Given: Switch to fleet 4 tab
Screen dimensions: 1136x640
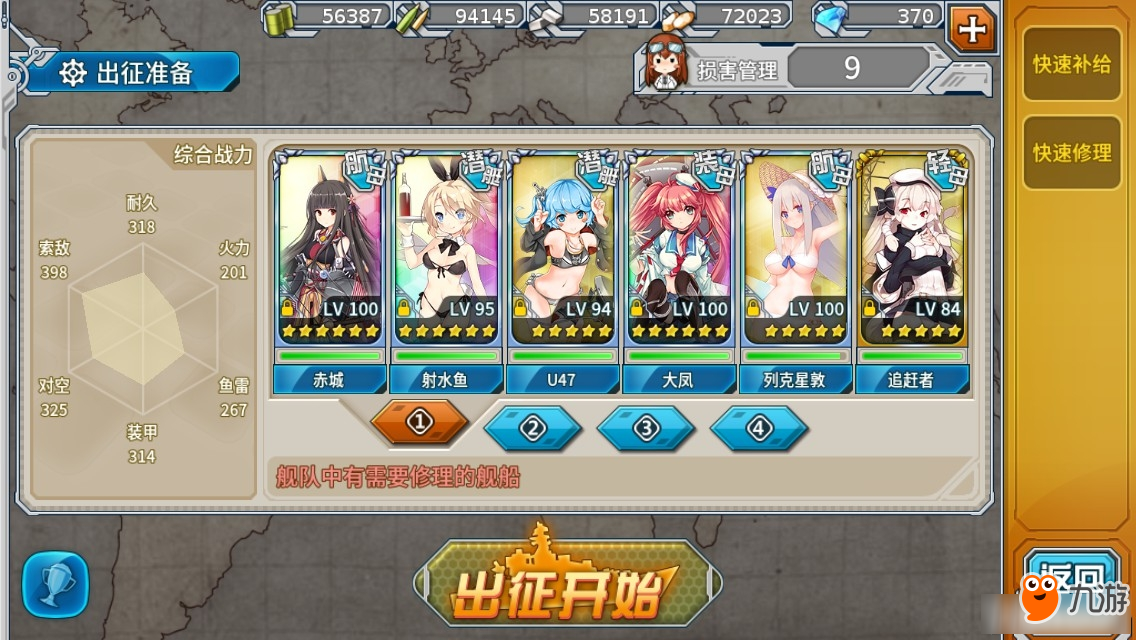Looking at the screenshot, I should (758, 428).
